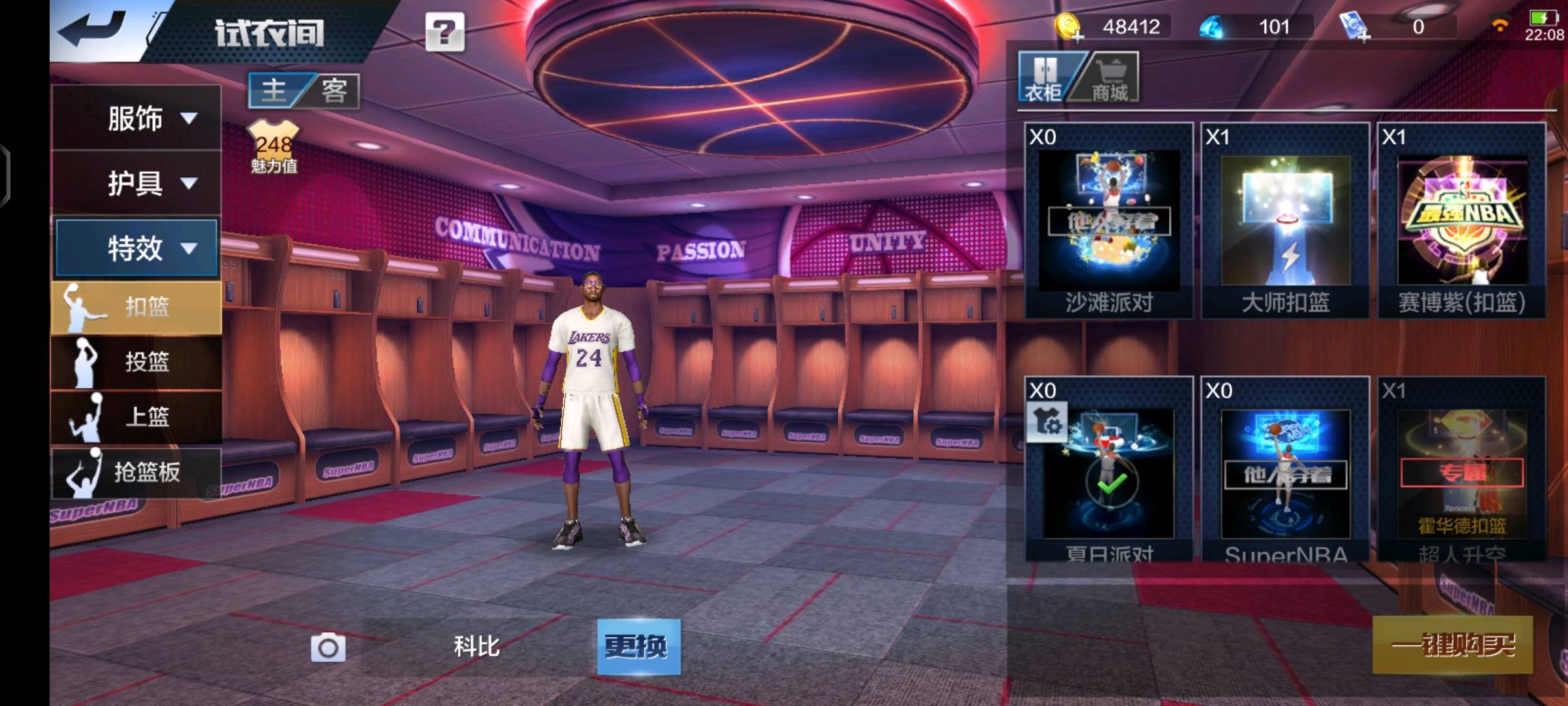The height and width of the screenshot is (706, 1568).
Task: Pick the 赛博紫 dunk effect
Action: (x=1462, y=220)
